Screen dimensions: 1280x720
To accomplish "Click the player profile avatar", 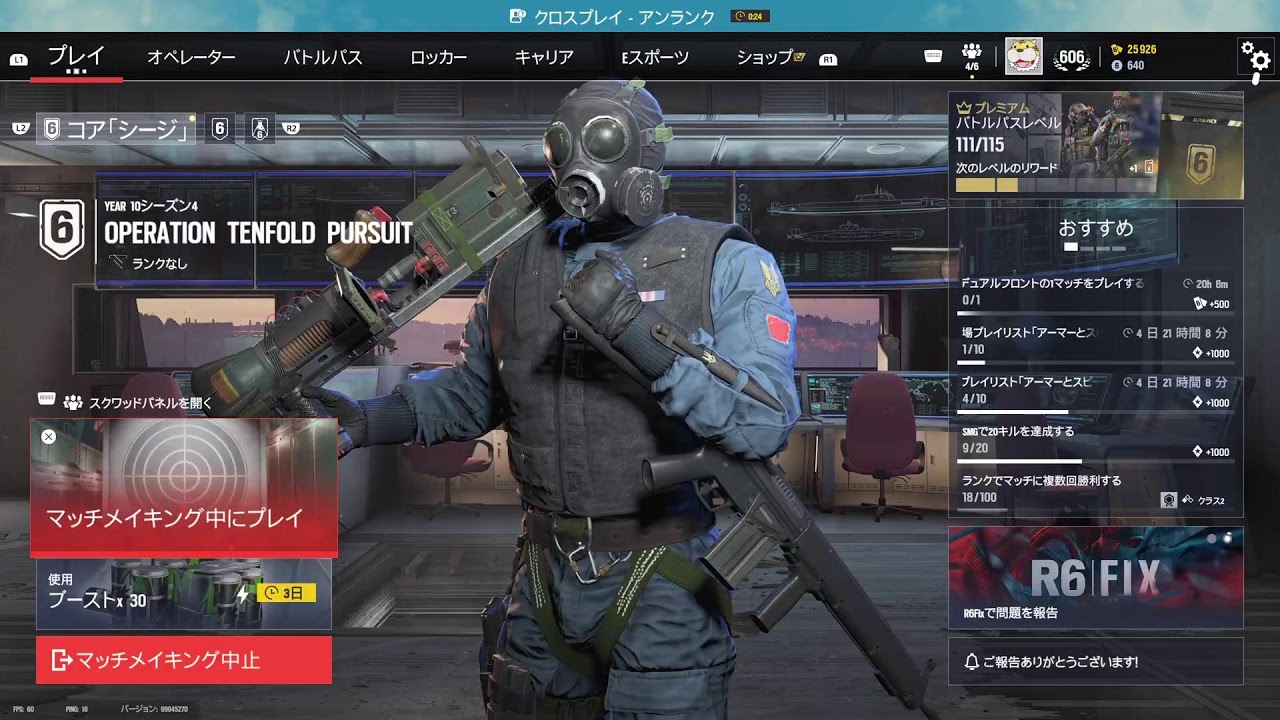I will tap(1023, 56).
